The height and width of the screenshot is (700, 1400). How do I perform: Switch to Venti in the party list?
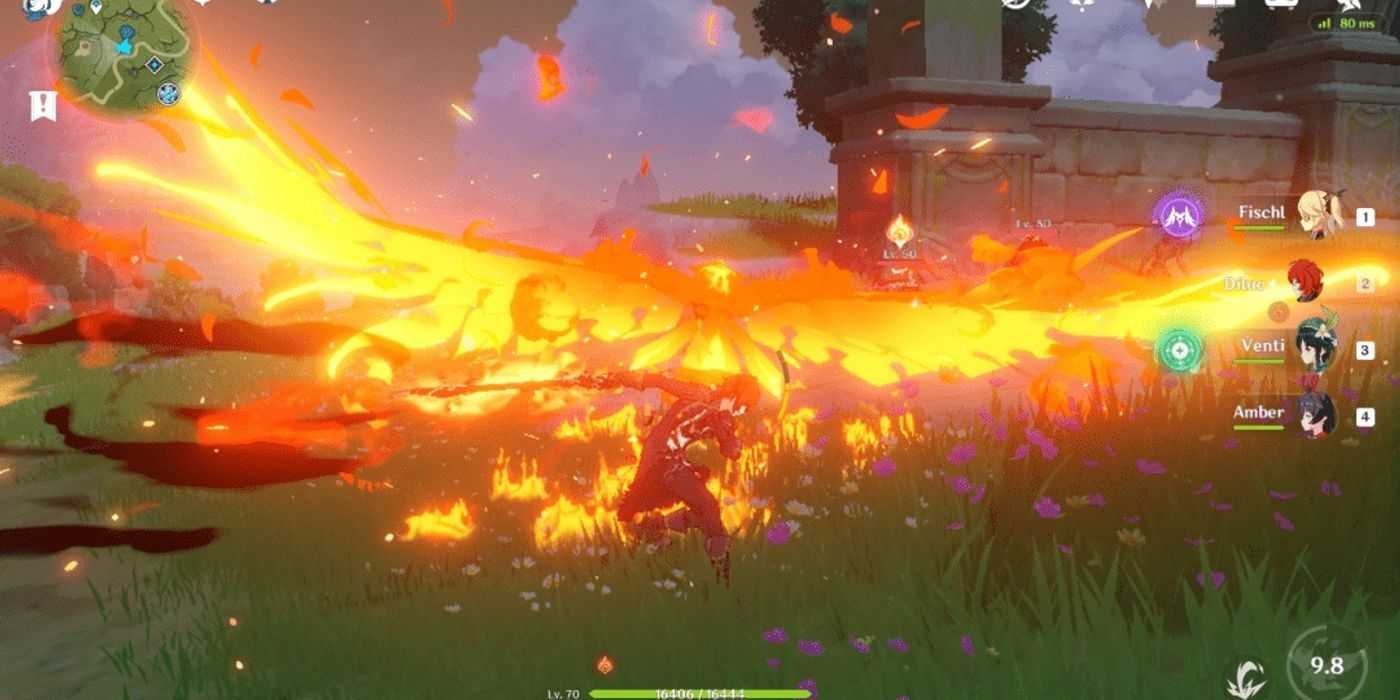[1318, 349]
